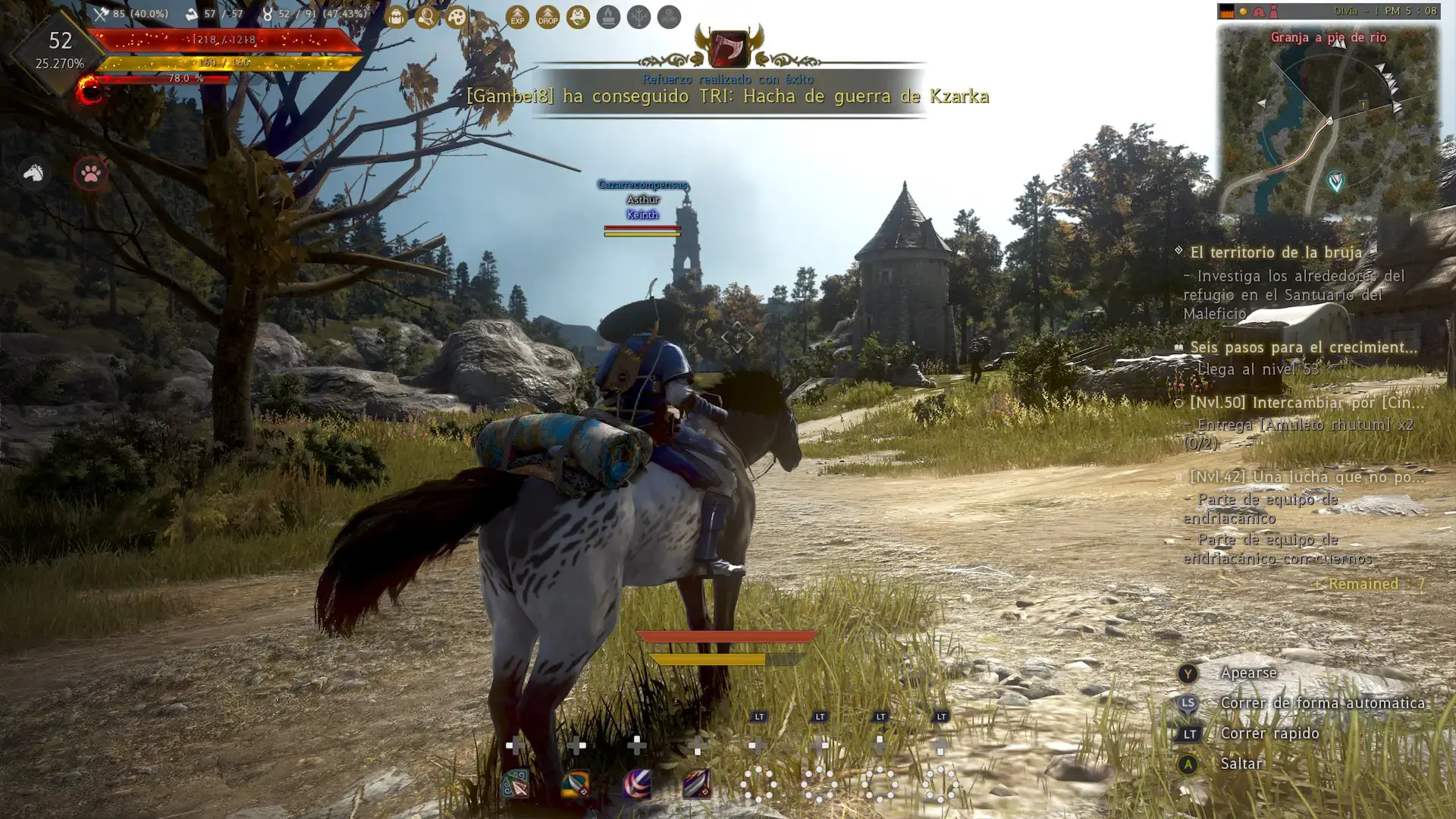Toggle the Cazarrecompensas nameplate above the player
Image resolution: width=1456 pixels, height=819 pixels.
pyautogui.click(x=641, y=184)
